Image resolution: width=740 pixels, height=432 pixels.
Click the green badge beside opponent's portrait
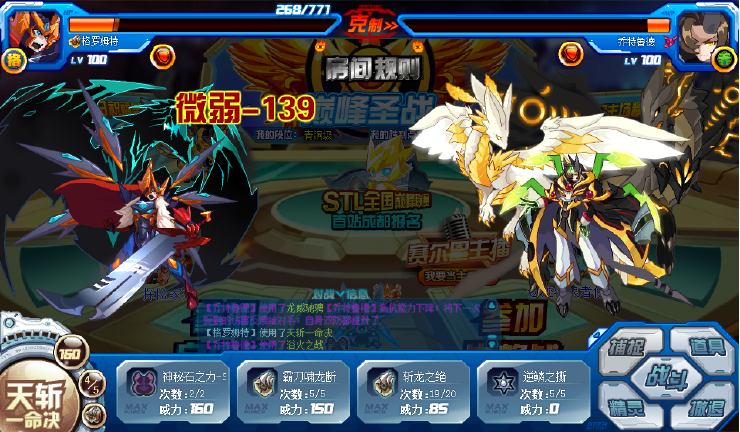(724, 60)
